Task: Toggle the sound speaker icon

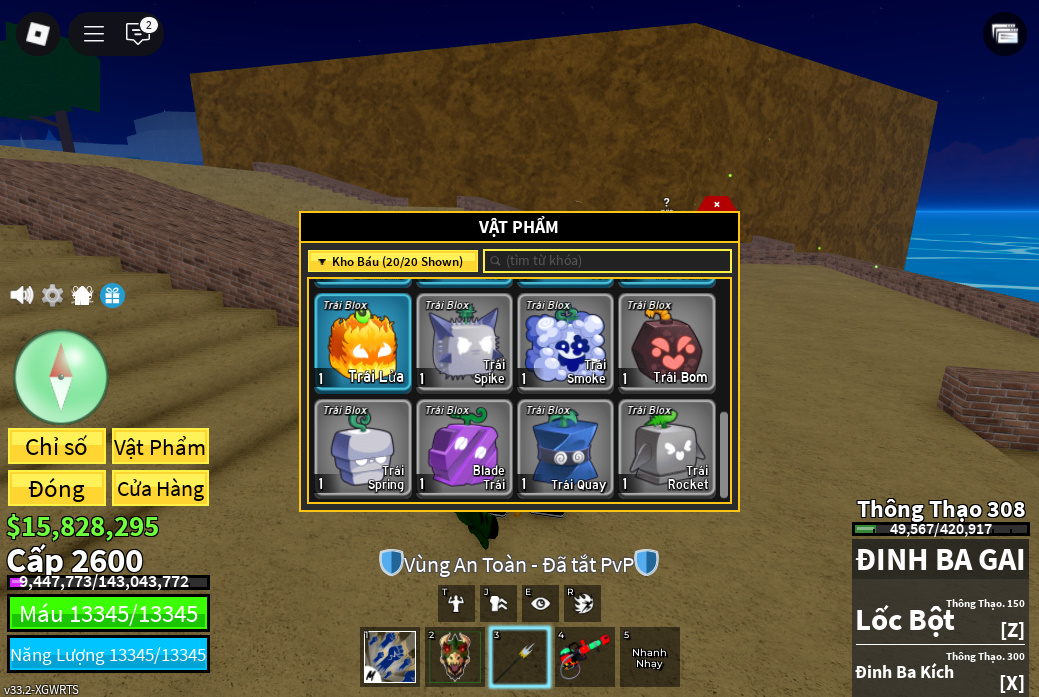Action: click(21, 295)
